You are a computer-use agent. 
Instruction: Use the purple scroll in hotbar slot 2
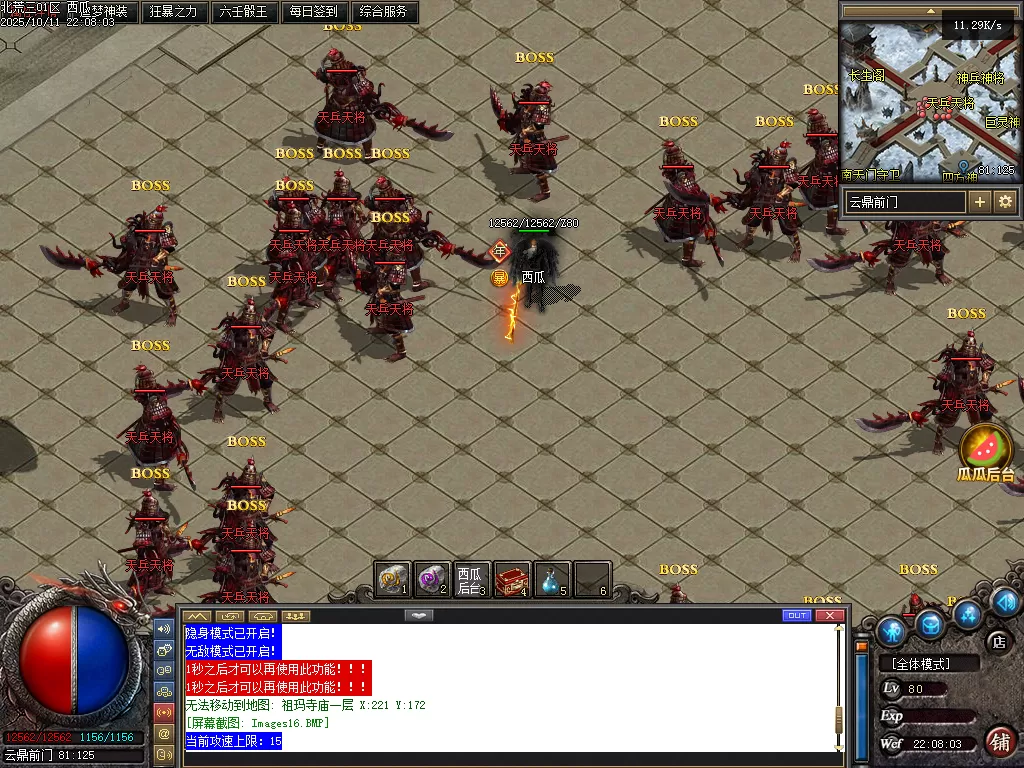tap(431, 579)
